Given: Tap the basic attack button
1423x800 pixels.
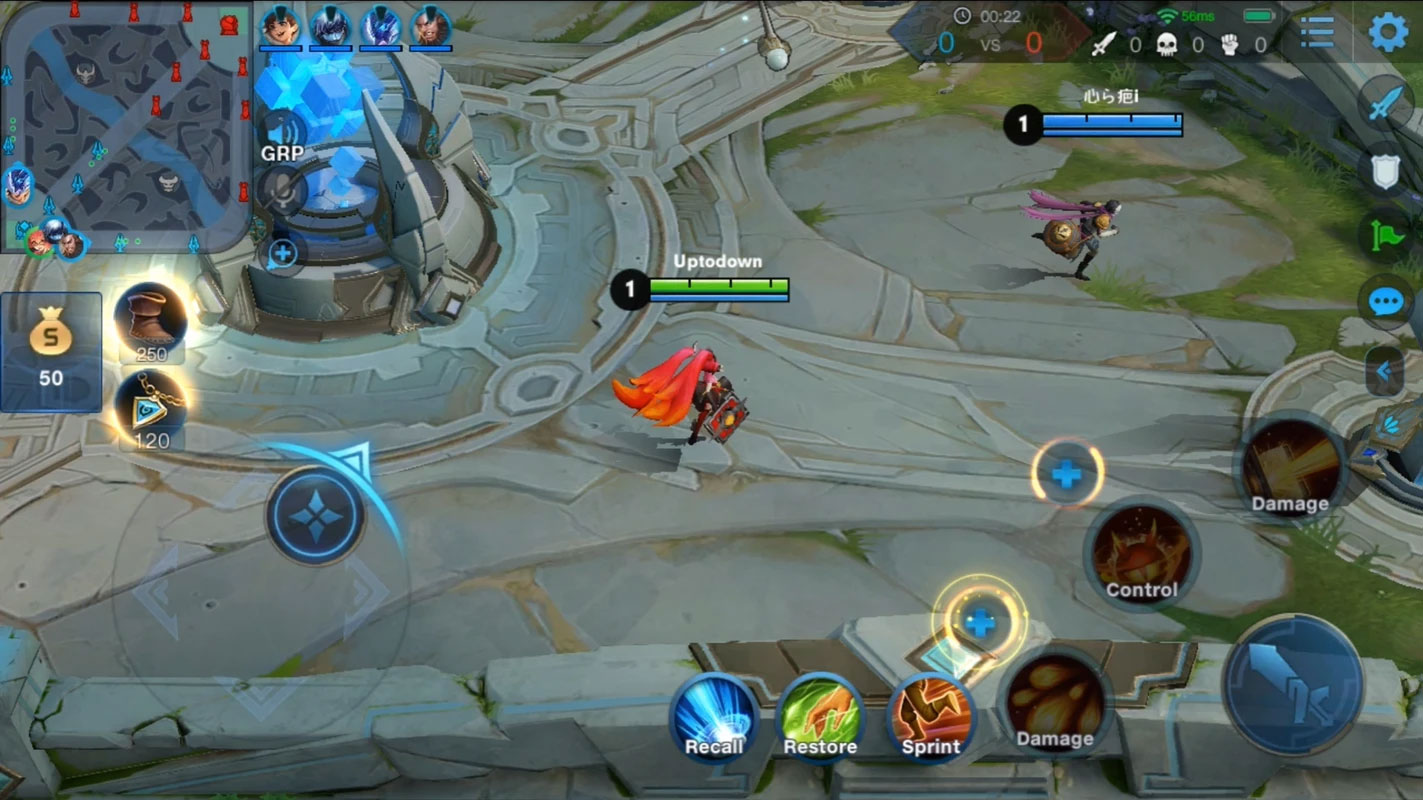Looking at the screenshot, I should [x=1293, y=684].
